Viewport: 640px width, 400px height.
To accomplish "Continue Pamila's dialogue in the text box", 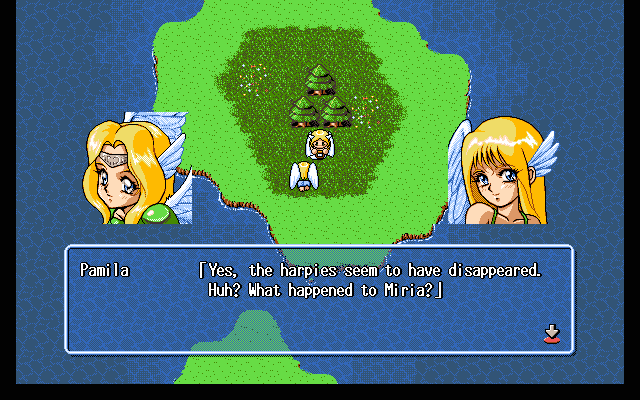I will (320, 299).
